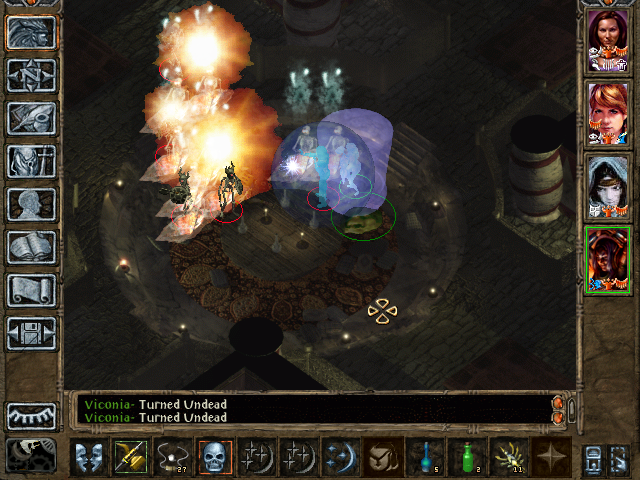Open the options via the floppy disk icon
Screen dimensions: 640x480
coord(31,333)
